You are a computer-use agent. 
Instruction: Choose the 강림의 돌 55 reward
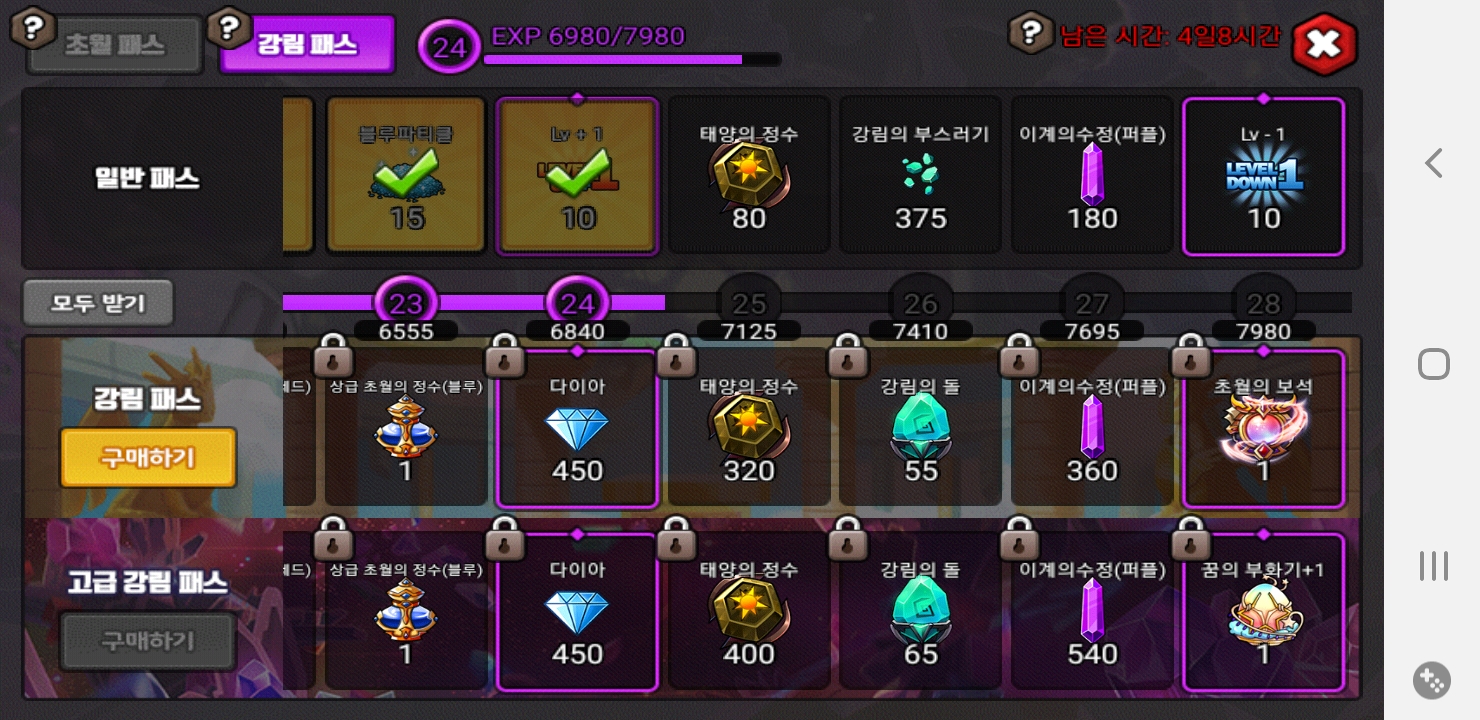[920, 428]
